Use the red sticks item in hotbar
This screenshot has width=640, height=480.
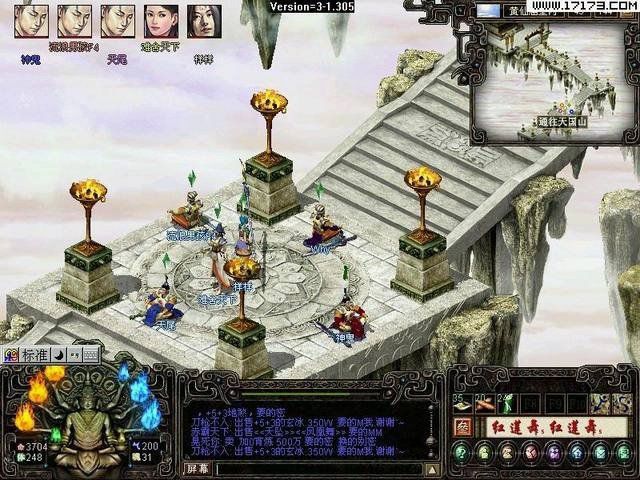click(x=485, y=403)
